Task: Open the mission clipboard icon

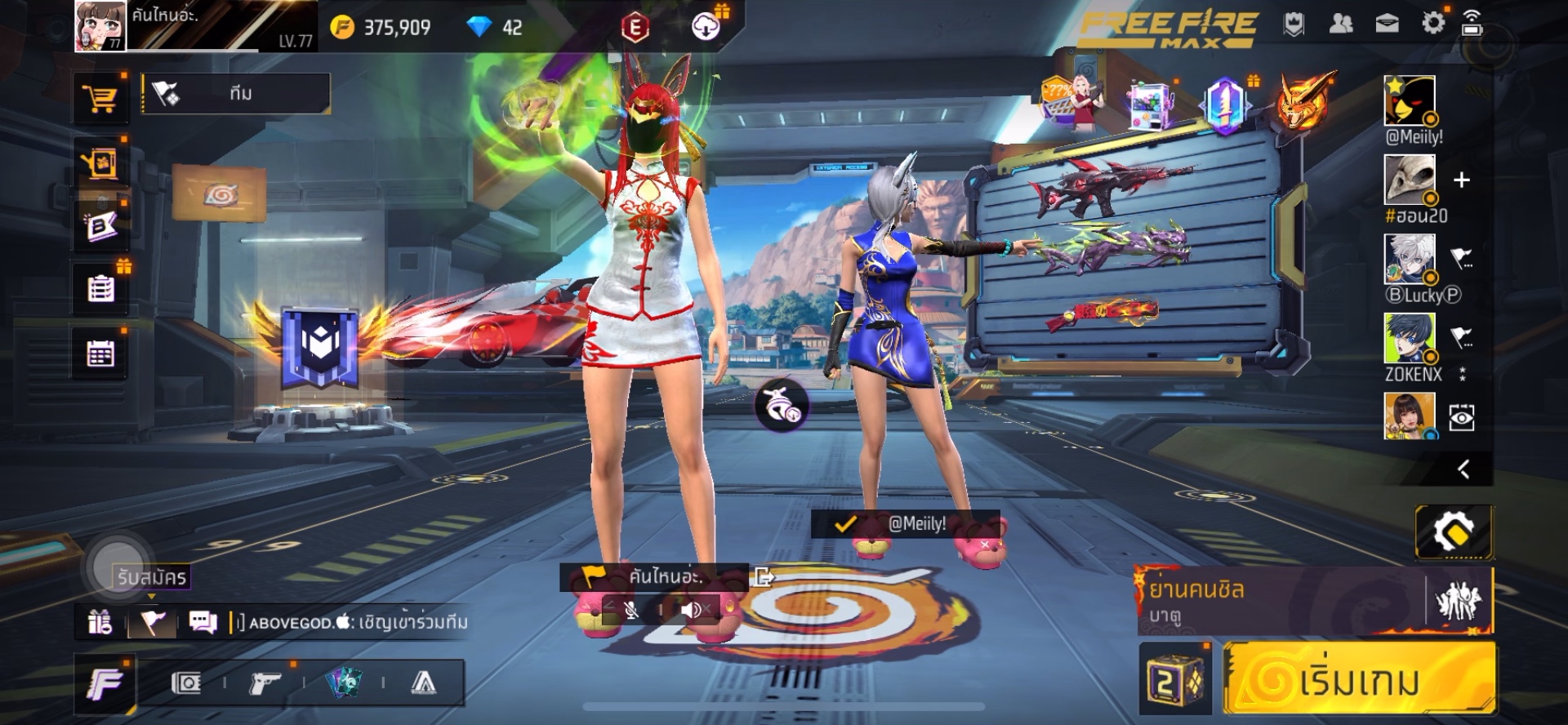Action: pyautogui.click(x=100, y=288)
